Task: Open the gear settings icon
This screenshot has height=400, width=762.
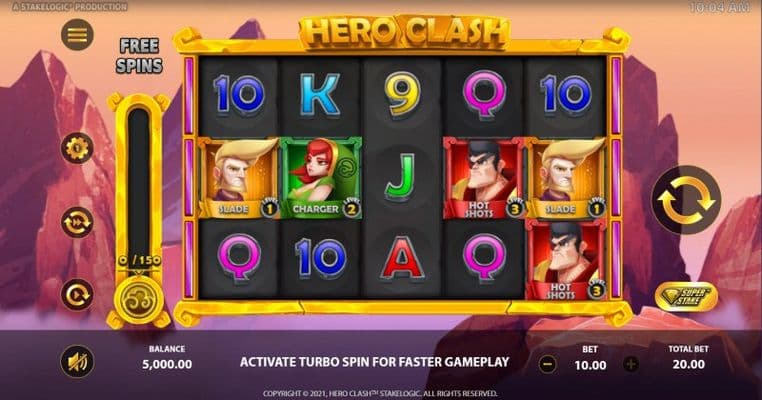Action: tap(77, 148)
